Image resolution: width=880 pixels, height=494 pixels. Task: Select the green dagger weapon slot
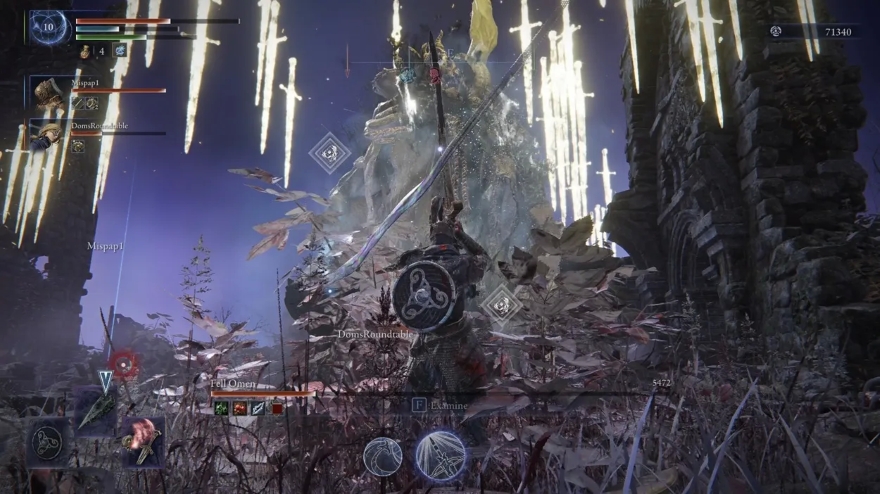pyautogui.click(x=98, y=410)
